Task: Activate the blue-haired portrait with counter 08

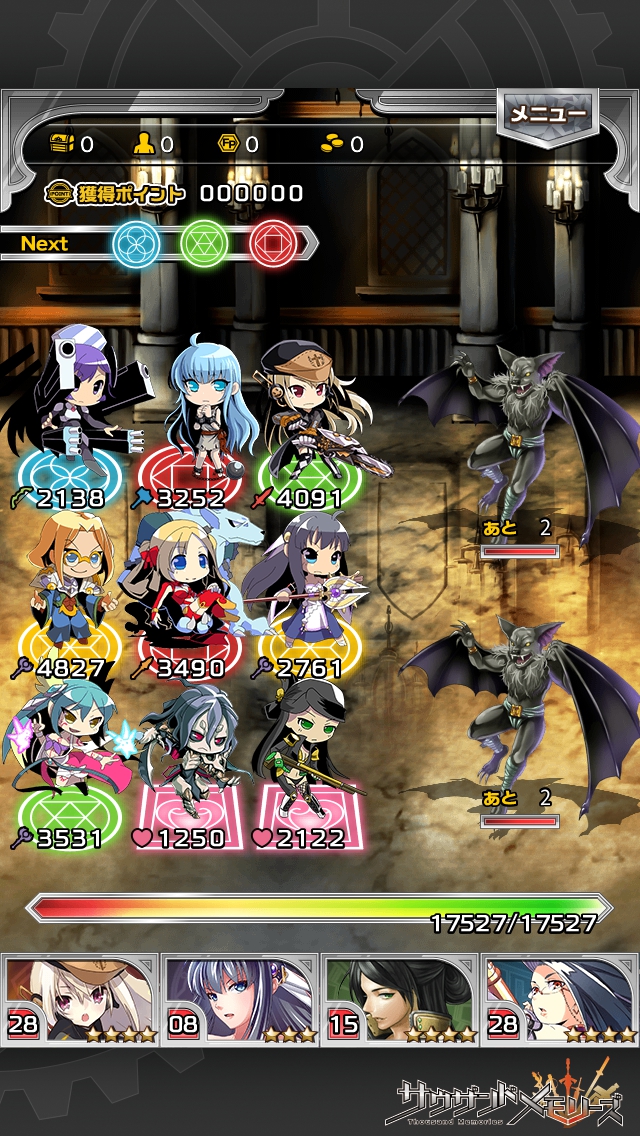Action: [x=240, y=999]
